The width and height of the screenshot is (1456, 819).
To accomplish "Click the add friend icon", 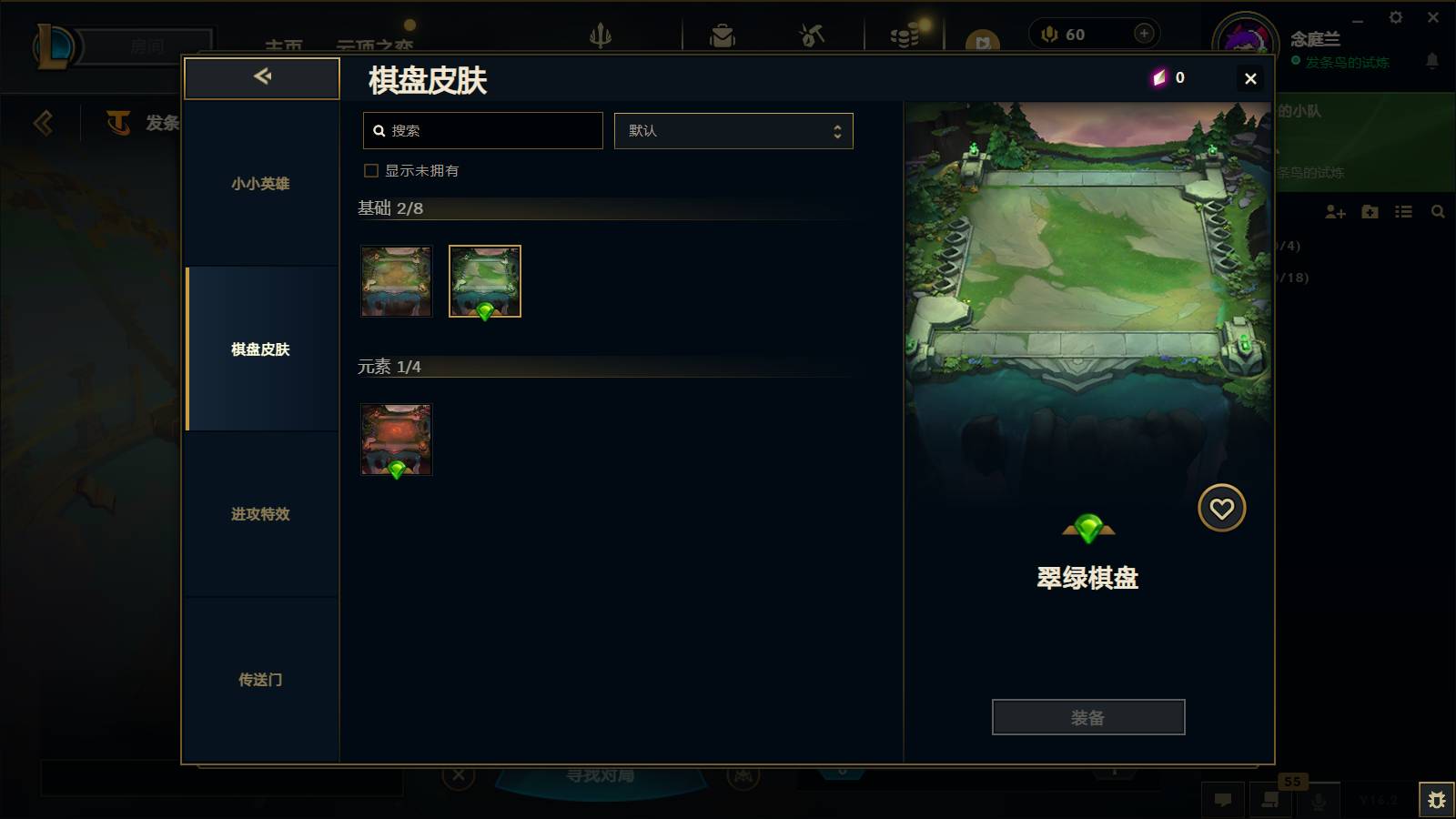I will tap(1336, 212).
